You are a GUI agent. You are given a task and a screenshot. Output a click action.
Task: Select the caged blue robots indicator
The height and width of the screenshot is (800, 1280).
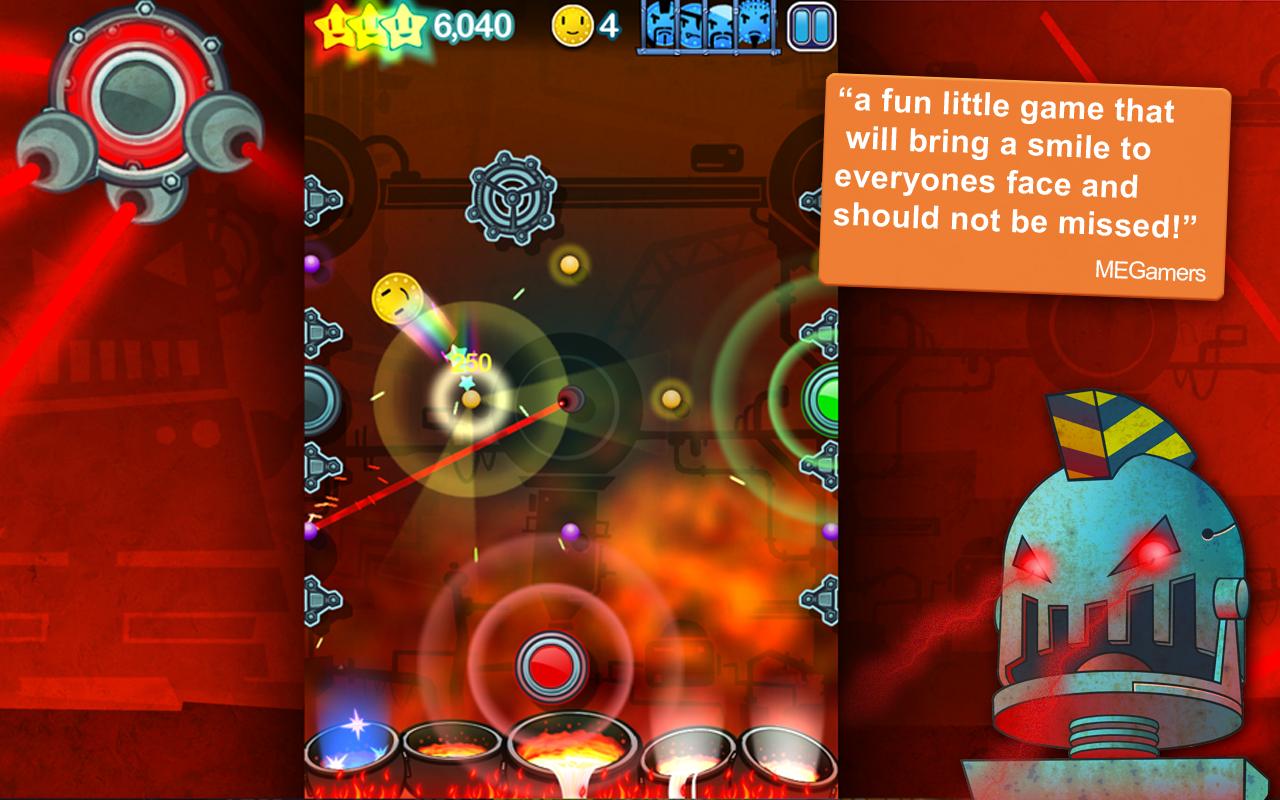pyautogui.click(x=707, y=28)
